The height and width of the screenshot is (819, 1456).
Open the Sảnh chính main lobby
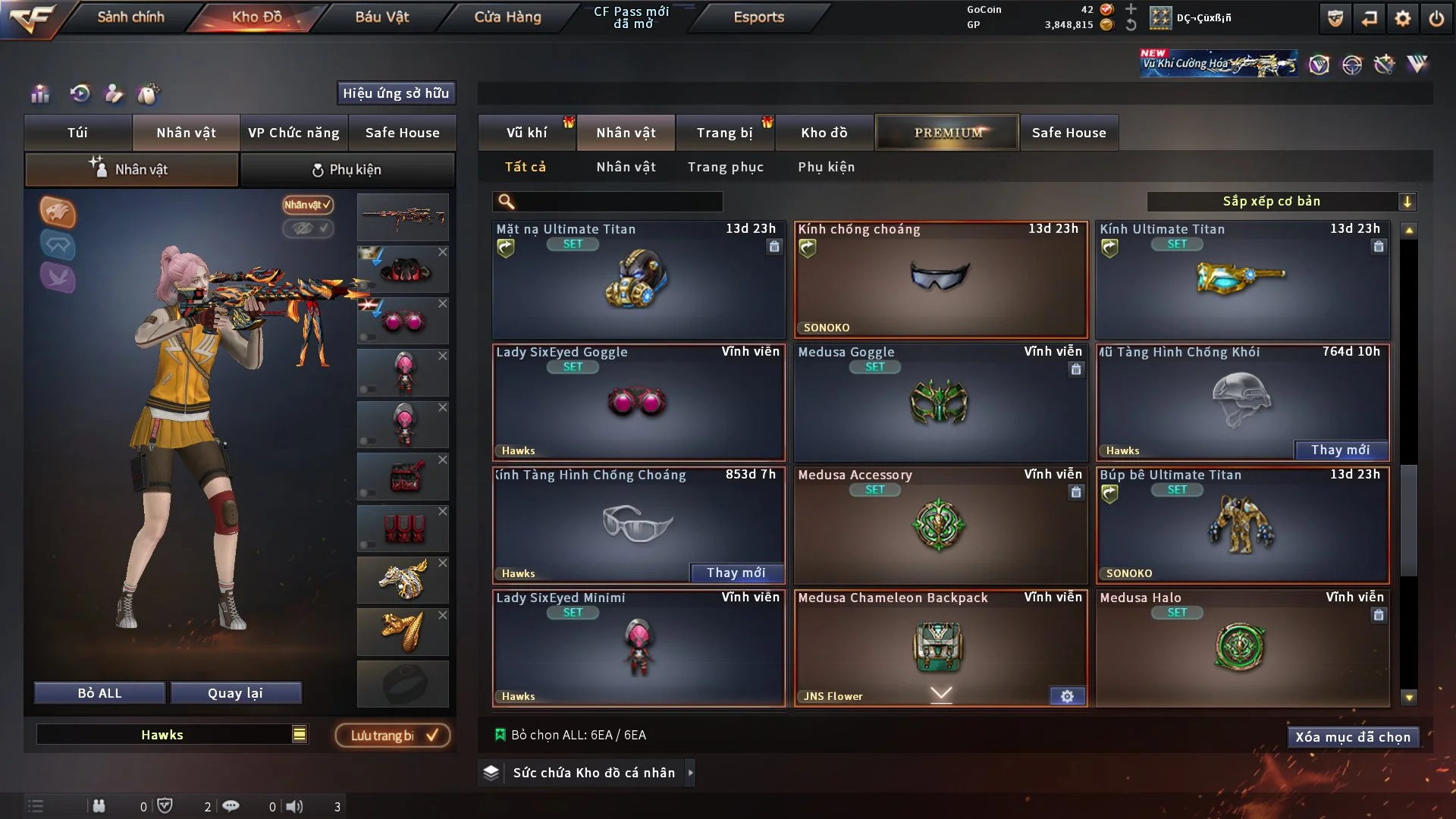(x=130, y=17)
